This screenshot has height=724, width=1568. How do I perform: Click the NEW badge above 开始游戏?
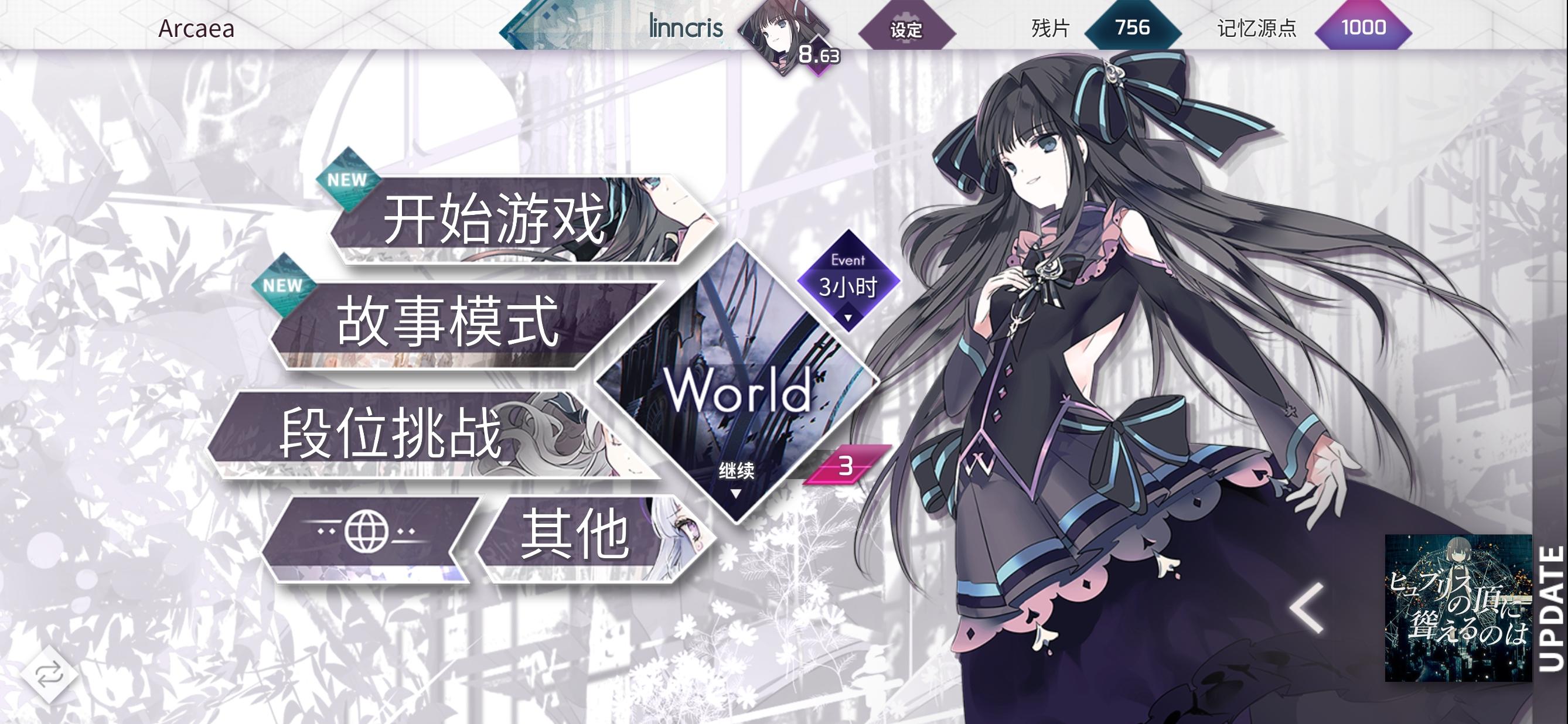click(347, 178)
